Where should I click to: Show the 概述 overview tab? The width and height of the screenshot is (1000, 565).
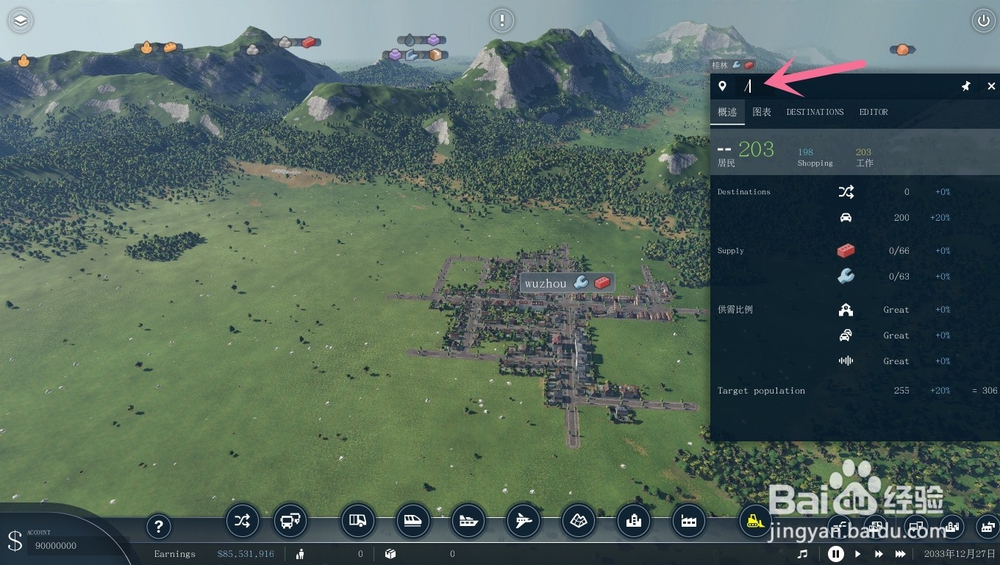[x=727, y=112]
